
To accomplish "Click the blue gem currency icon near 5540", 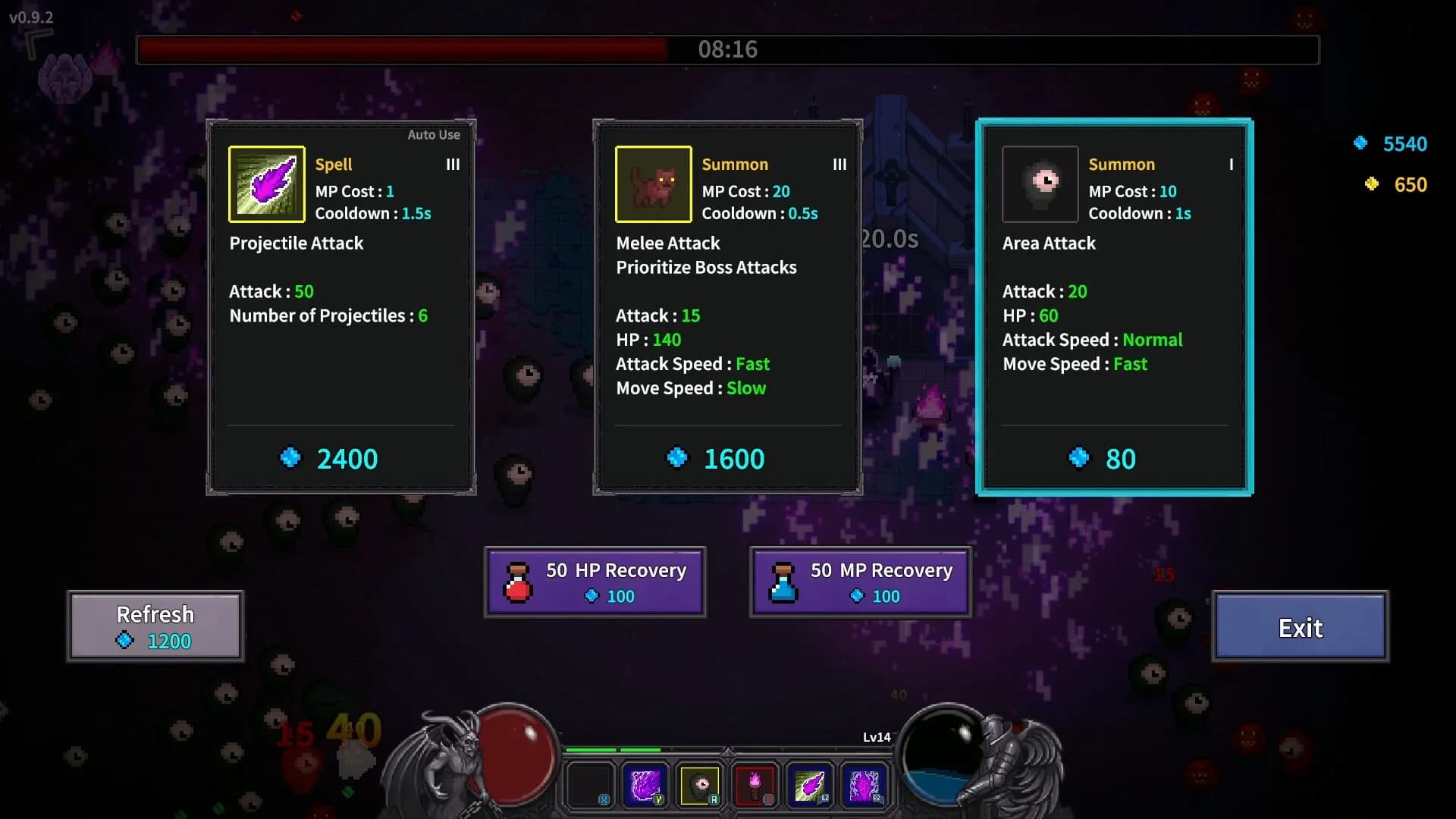I will (x=1361, y=143).
